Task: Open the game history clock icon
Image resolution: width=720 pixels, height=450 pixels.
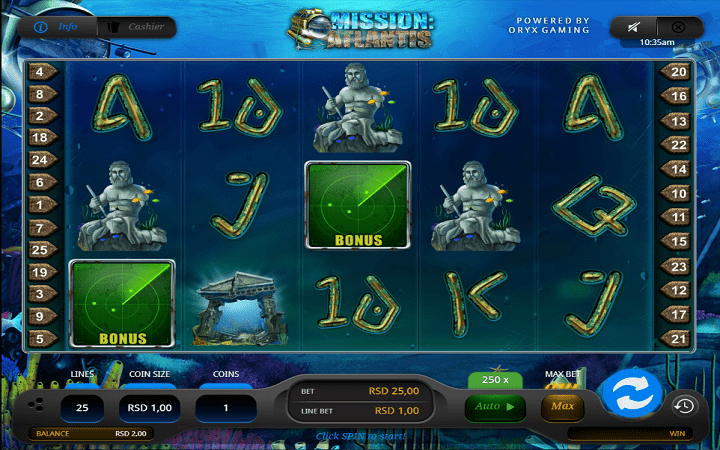Action: (684, 405)
